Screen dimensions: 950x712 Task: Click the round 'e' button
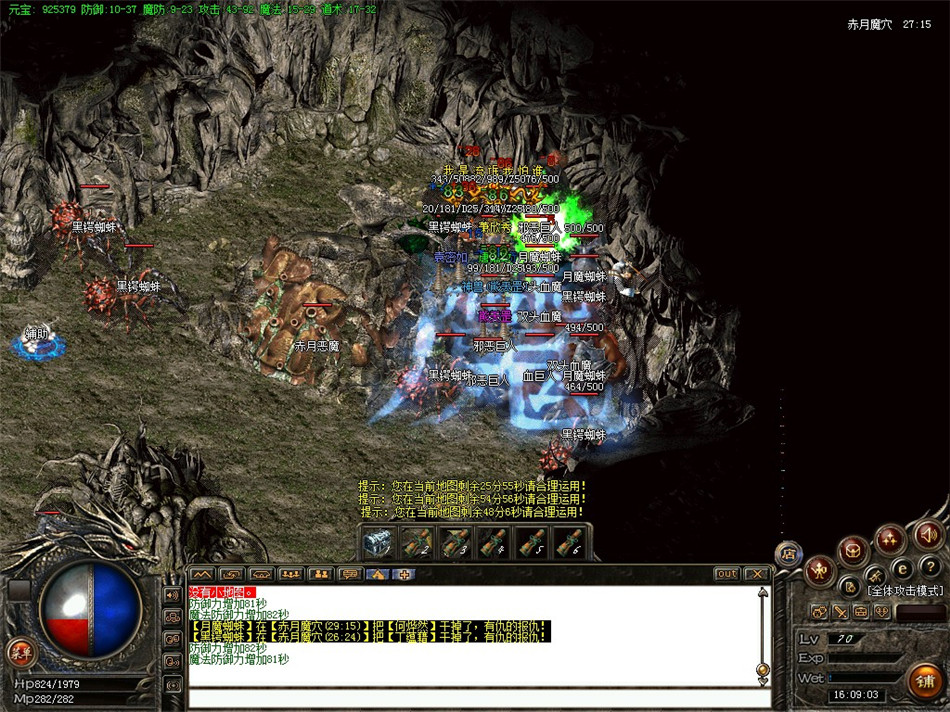point(901,568)
